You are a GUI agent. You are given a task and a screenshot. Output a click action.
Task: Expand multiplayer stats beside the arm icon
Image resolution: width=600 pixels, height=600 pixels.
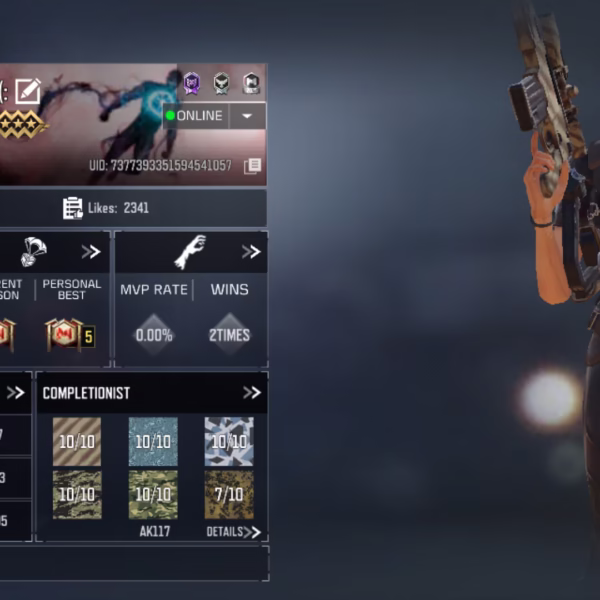click(251, 252)
